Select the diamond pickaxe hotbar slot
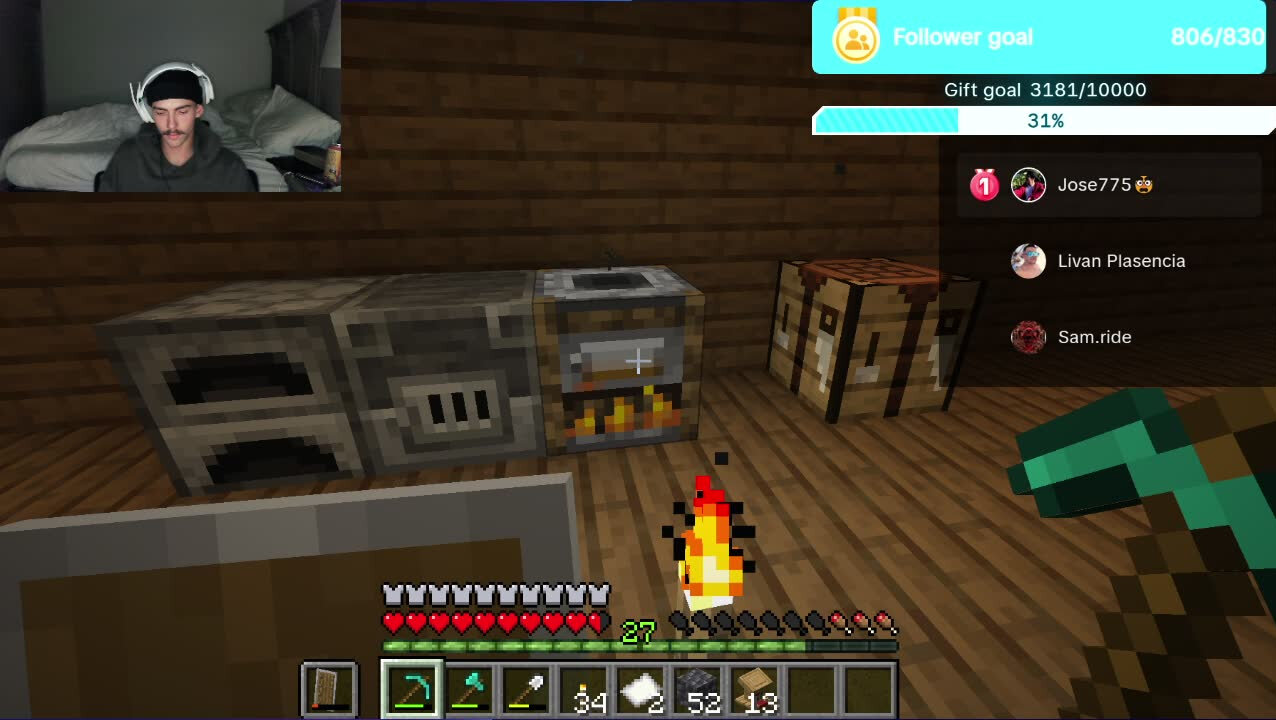The image size is (1276, 720). 411,689
